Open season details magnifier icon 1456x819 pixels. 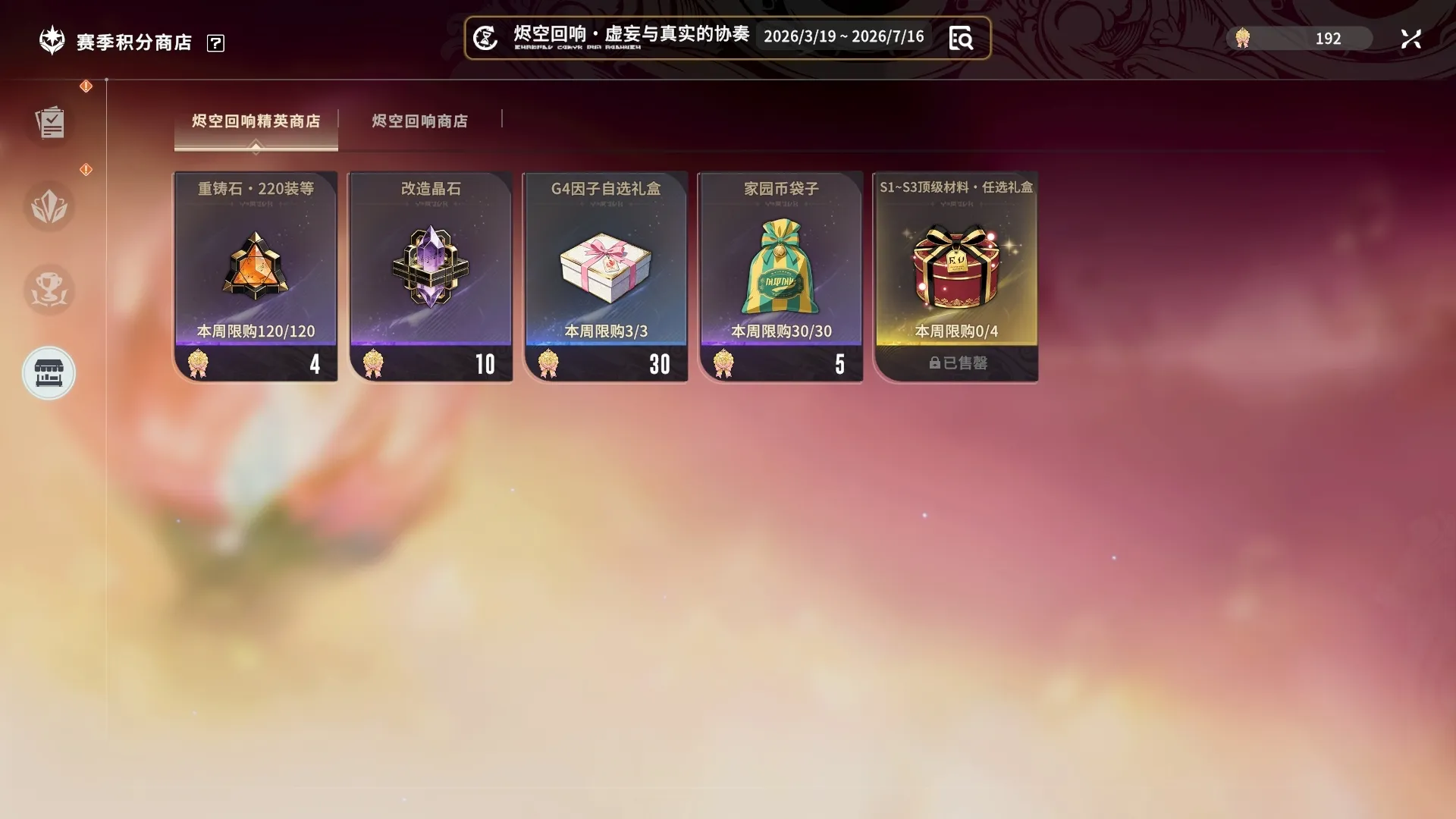coord(961,38)
